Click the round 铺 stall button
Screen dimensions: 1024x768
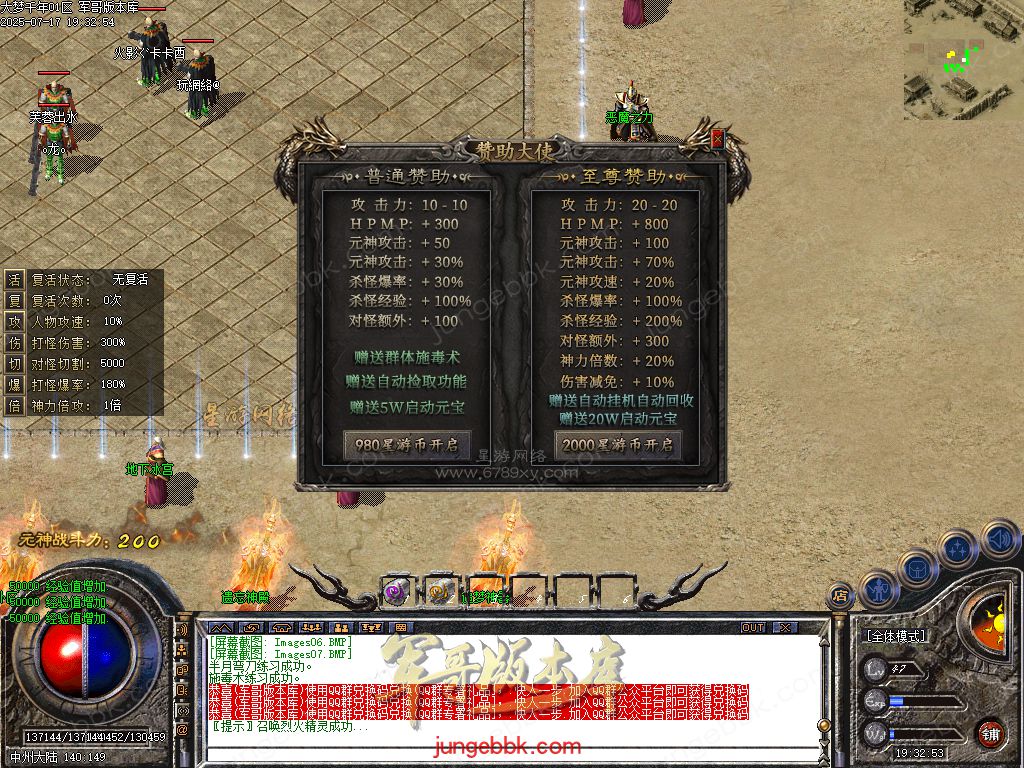(x=990, y=733)
